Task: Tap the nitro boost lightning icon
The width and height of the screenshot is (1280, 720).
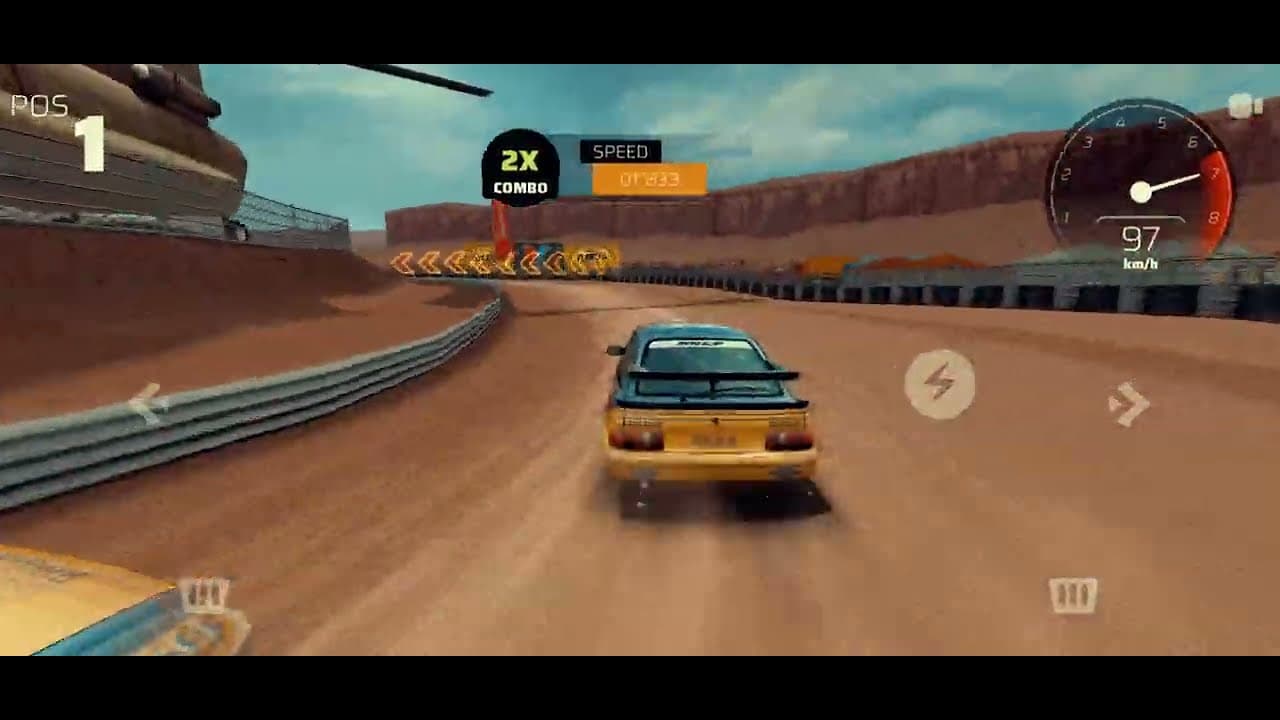Action: 941,385
